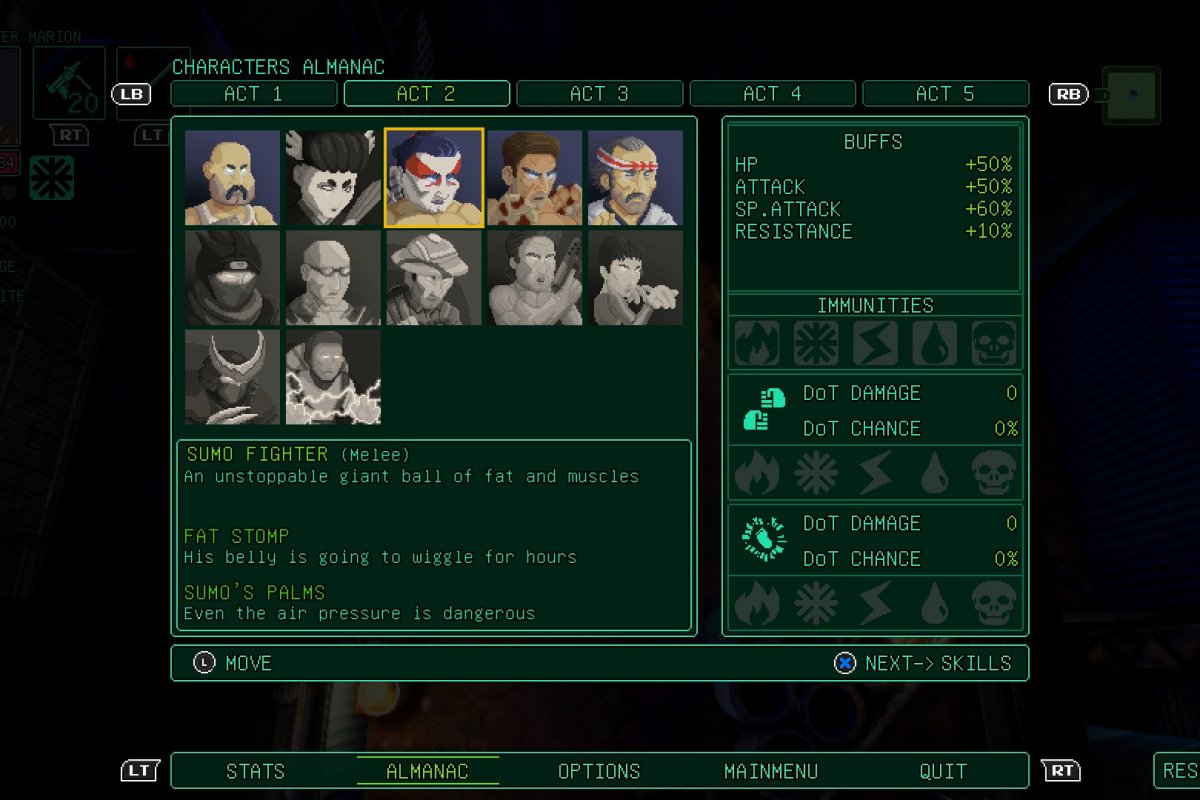Select the locked horned helmet character portrait
Image resolution: width=1200 pixels, height=800 pixels.
232,378
